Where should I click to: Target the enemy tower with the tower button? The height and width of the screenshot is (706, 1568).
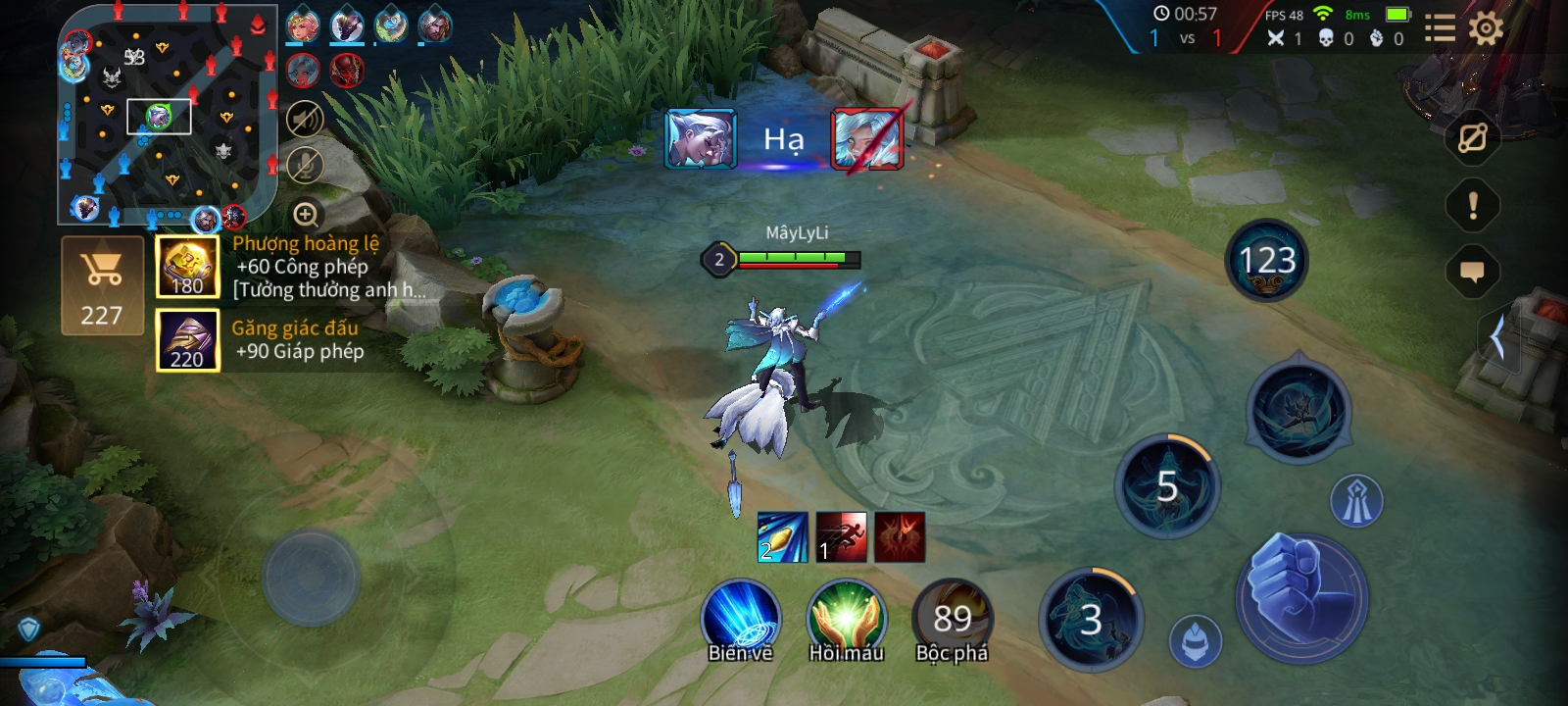pos(1356,501)
